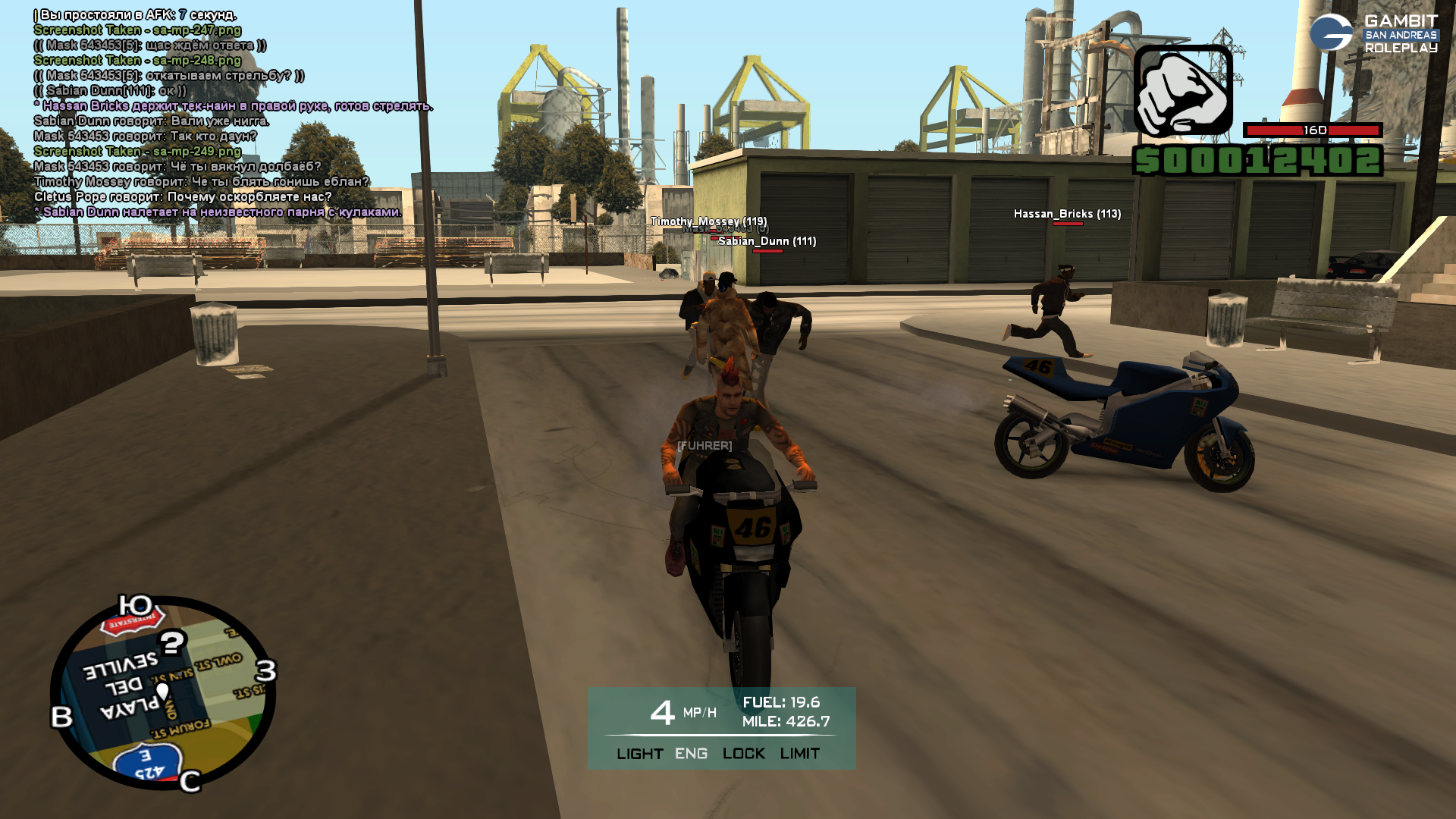Toggle the speed LIMIT indicator
Viewport: 1456px width, 819px height.
pos(799,754)
